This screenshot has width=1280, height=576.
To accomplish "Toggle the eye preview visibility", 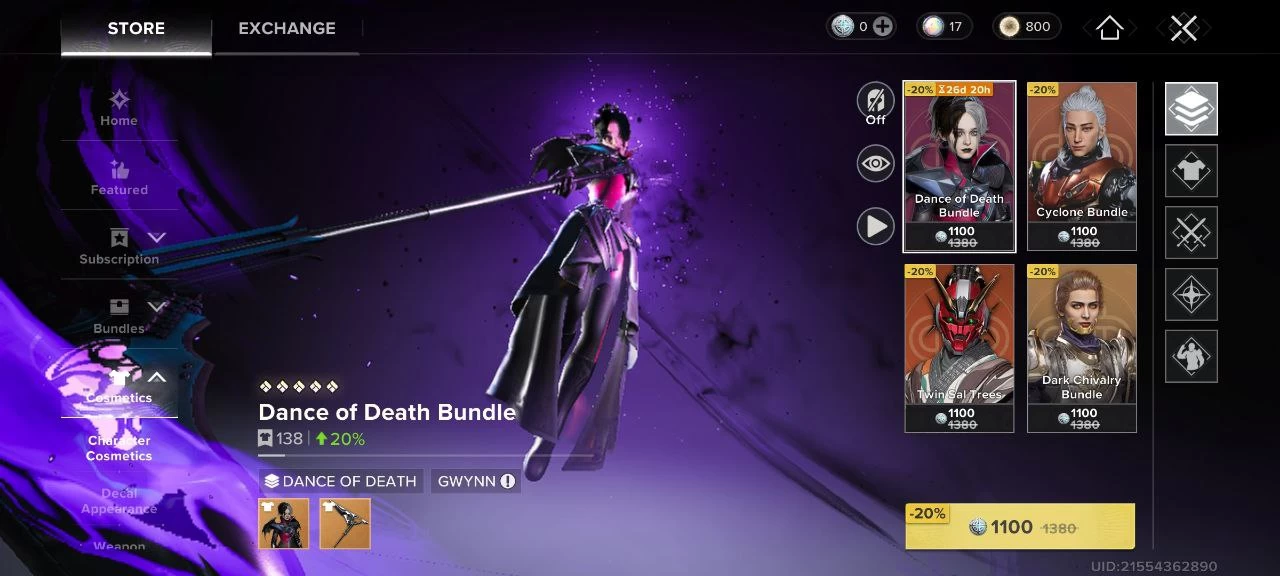I will [875, 164].
